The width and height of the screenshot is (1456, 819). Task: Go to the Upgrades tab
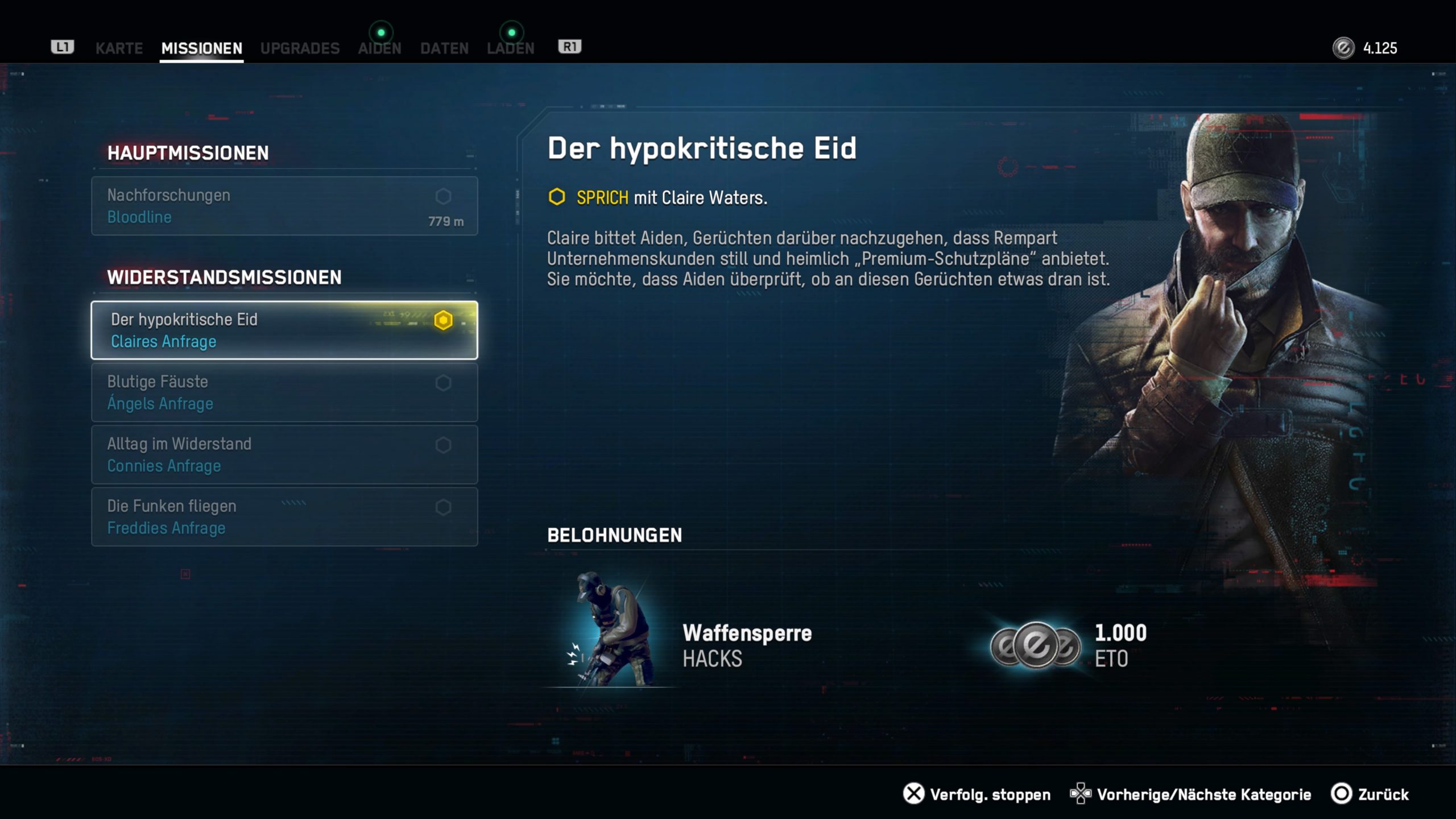tap(300, 48)
